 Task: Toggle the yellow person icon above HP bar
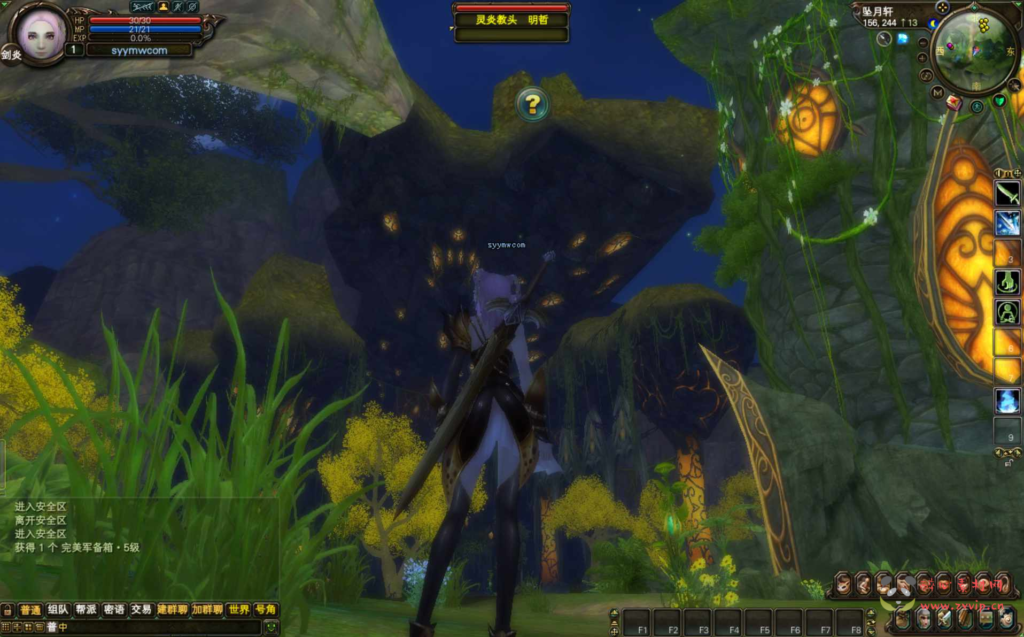(x=163, y=6)
